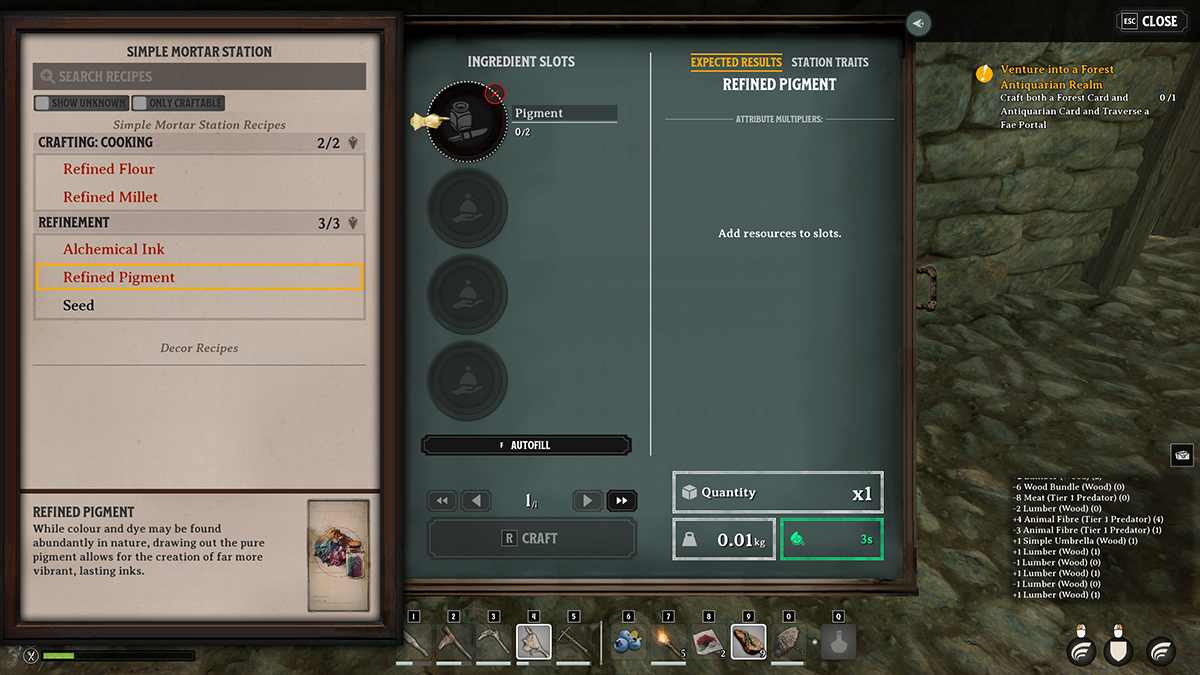The image size is (1200, 675).
Task: Select the blueberries hotbar slot
Action: (628, 641)
